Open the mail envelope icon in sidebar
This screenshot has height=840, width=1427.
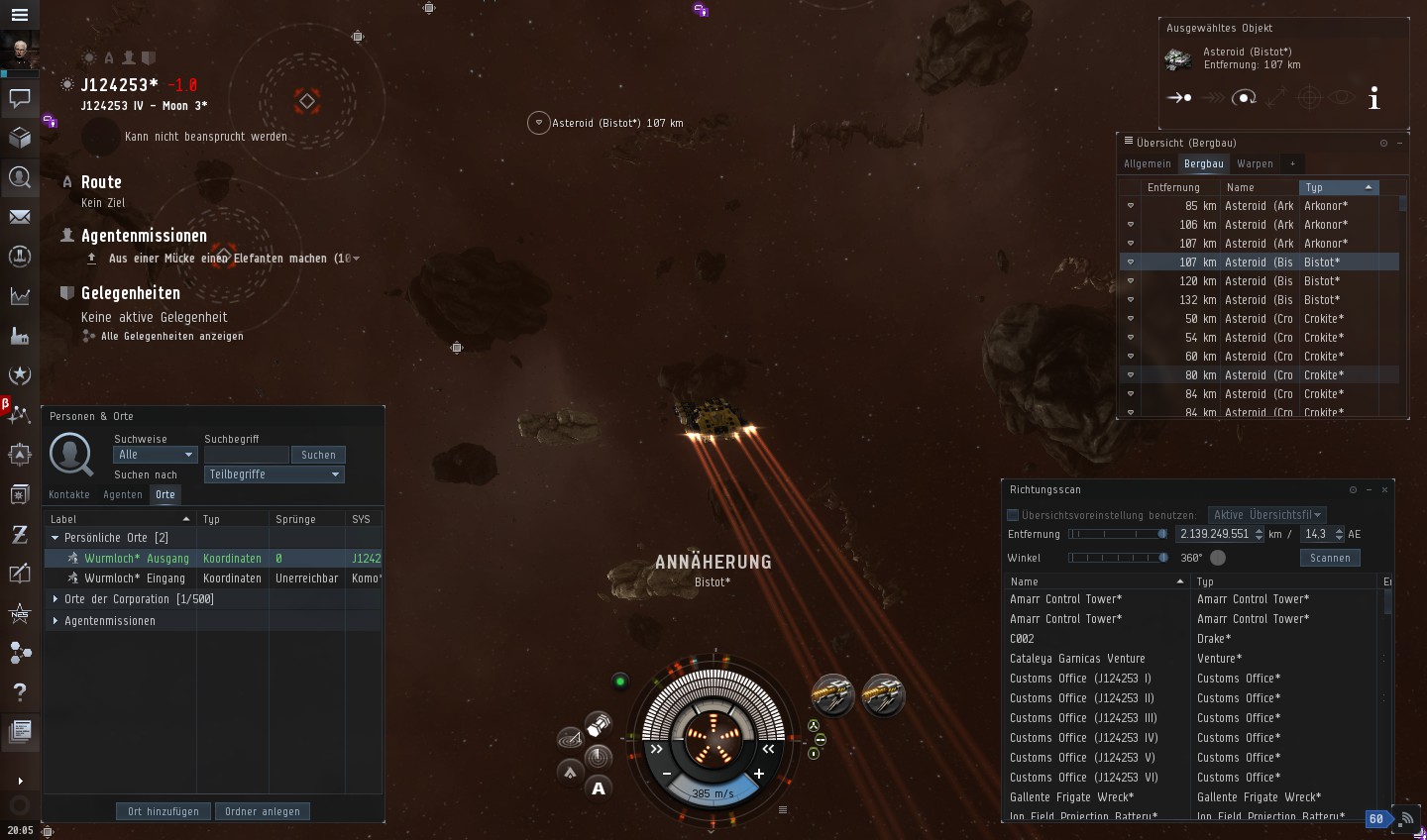coord(19,216)
